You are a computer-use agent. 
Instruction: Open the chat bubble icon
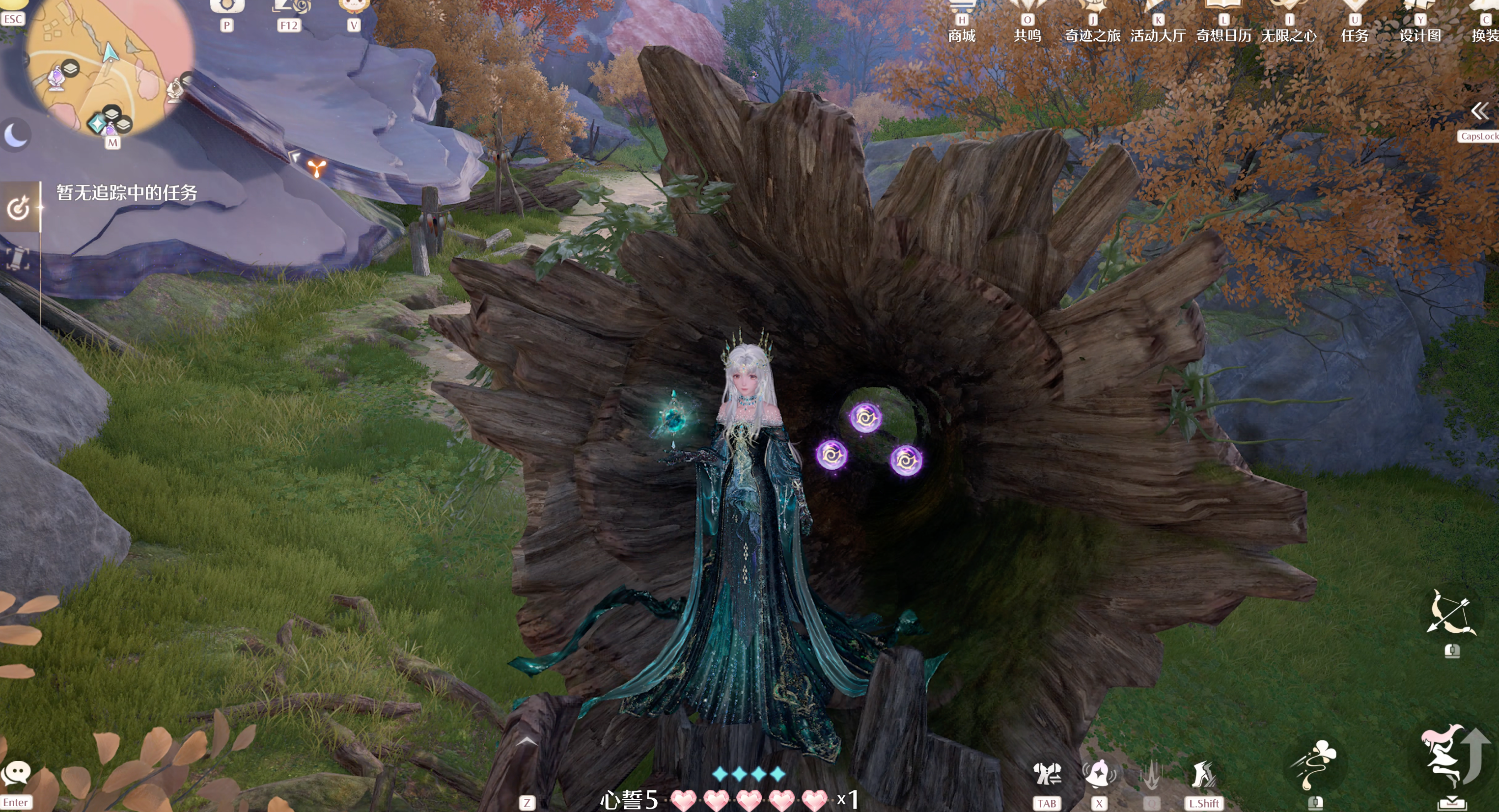[16, 773]
